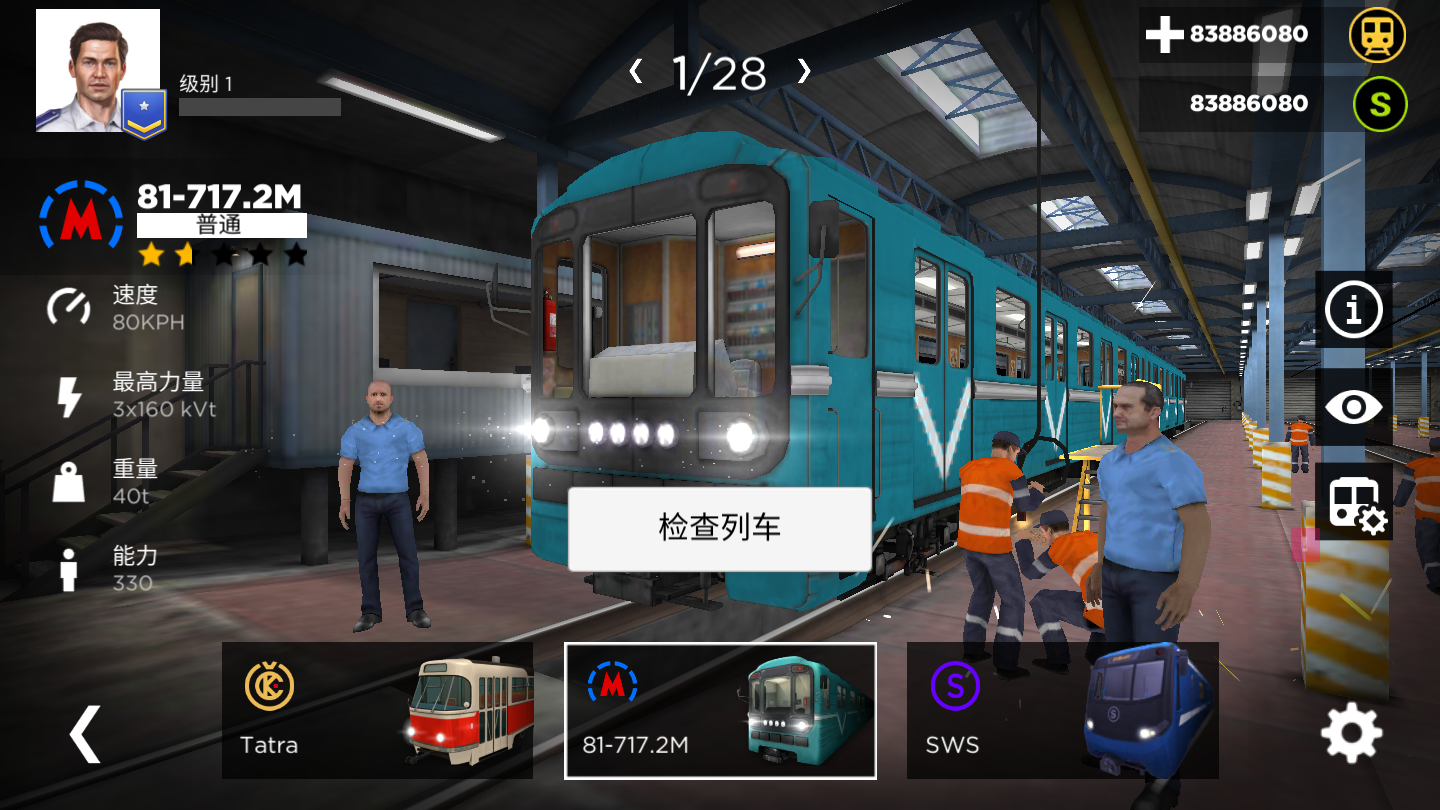1440x810 pixels.
Task: Click the speedometer 速度 stat icon
Action: pyautogui.click(x=66, y=305)
